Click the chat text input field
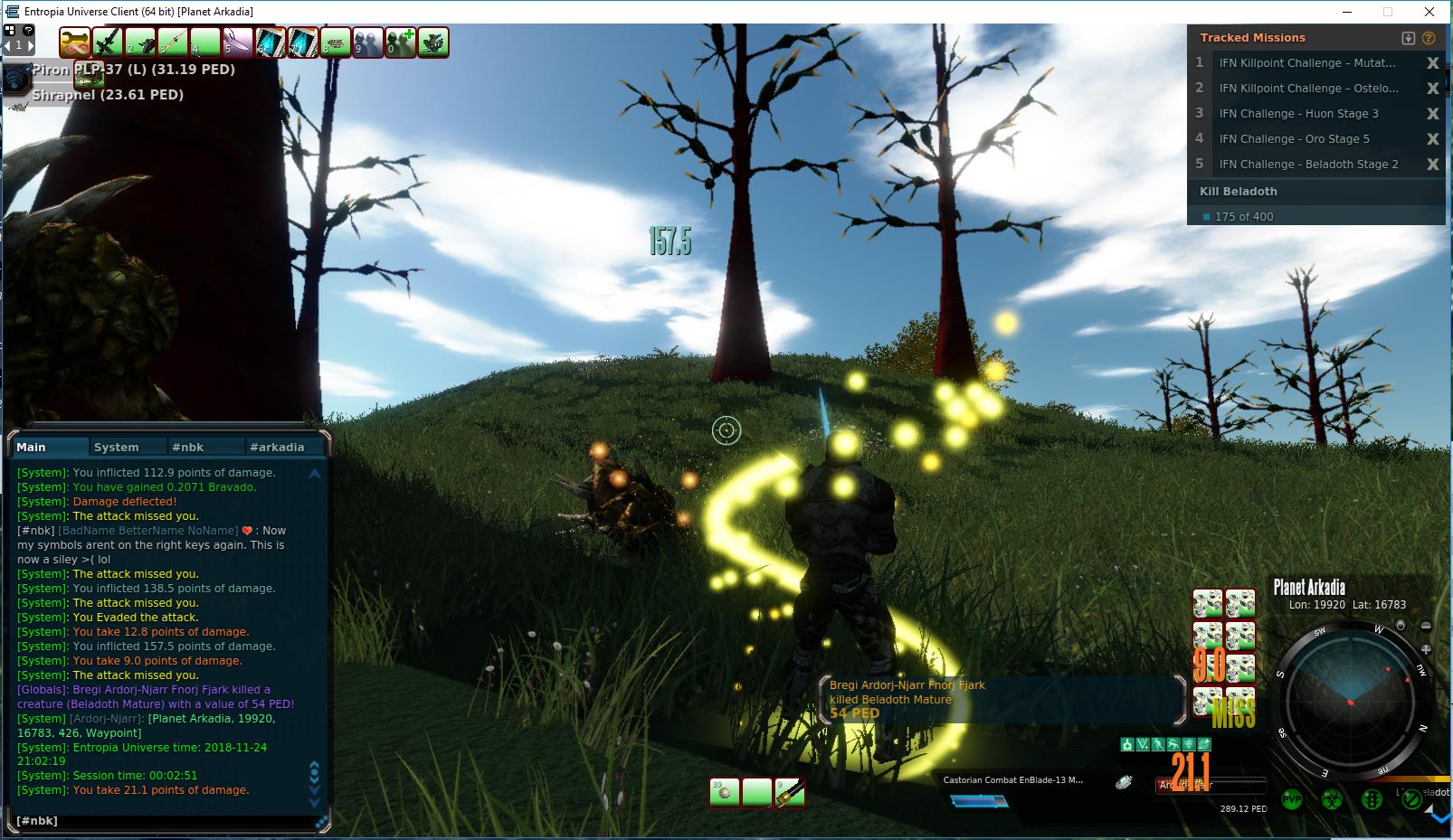Screen dimensions: 1453x840 click(163, 821)
